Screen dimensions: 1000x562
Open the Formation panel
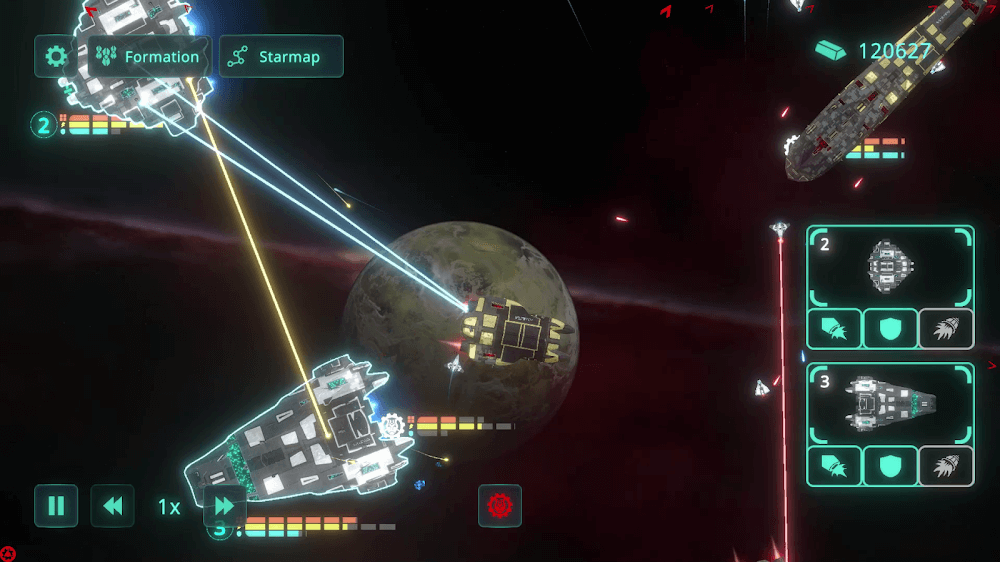[150, 57]
